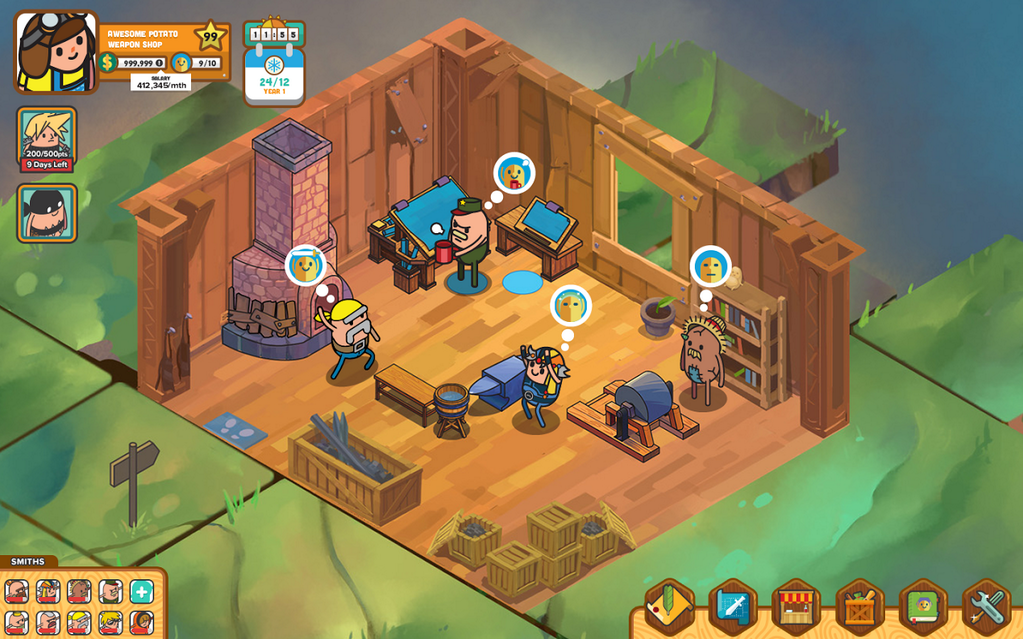Open the wrench and screwdriver settings
1023x639 pixels.
[986, 607]
